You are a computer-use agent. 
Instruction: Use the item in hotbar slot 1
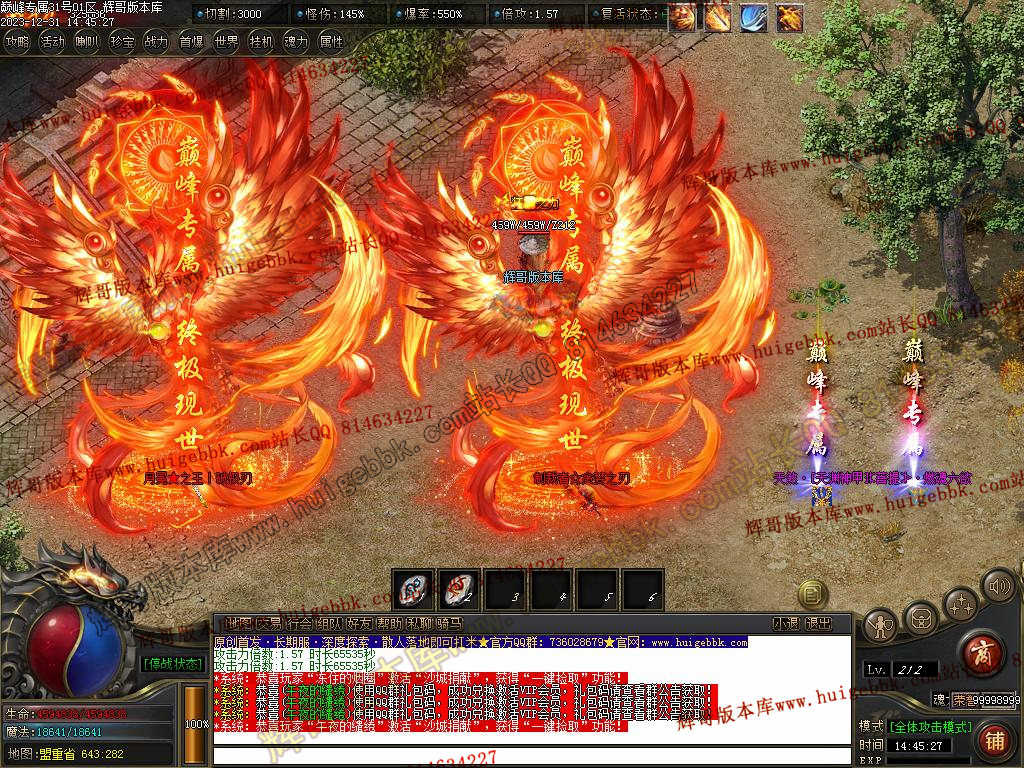tap(413, 589)
